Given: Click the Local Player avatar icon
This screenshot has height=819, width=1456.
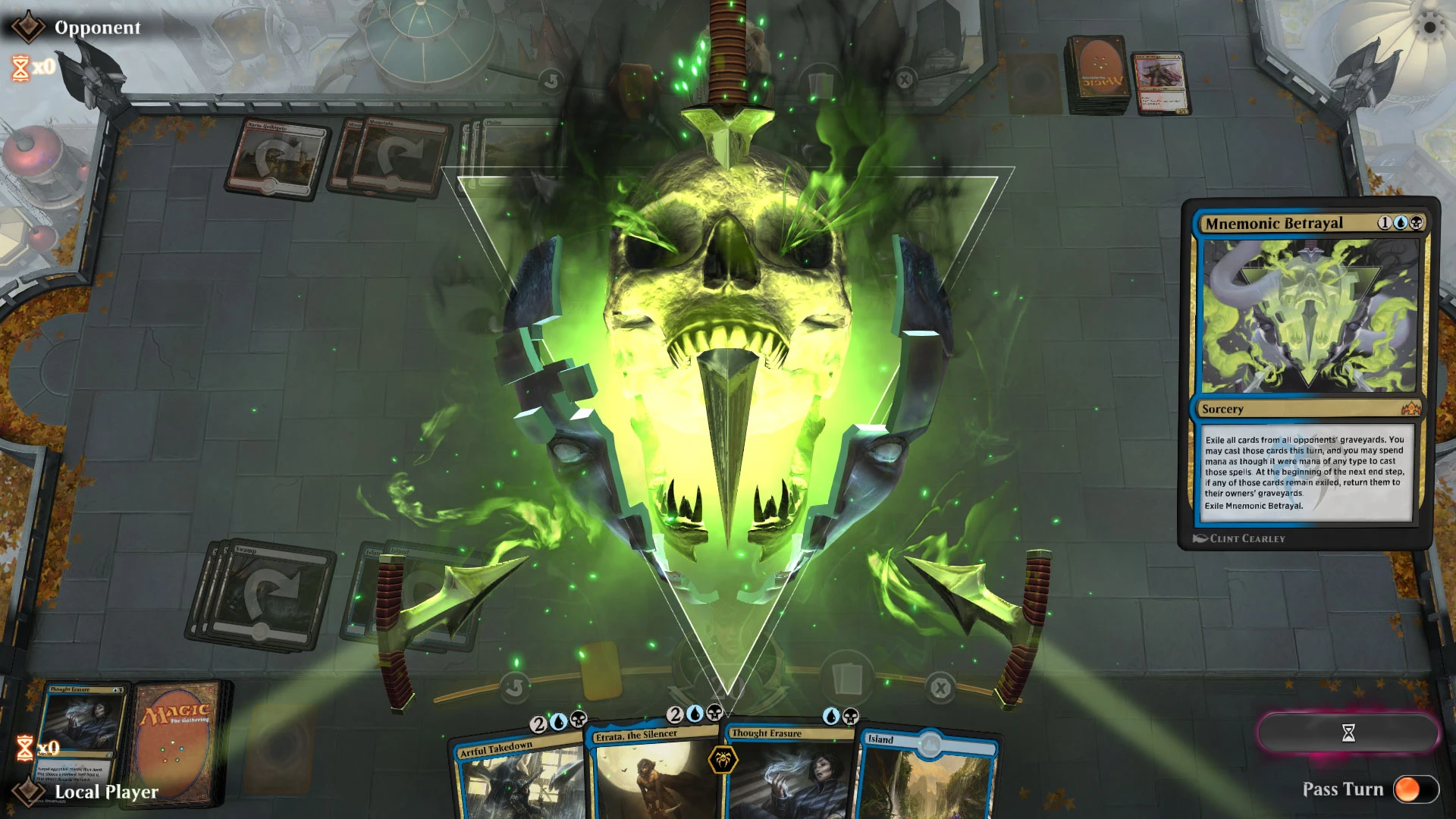Looking at the screenshot, I should click(x=29, y=793).
